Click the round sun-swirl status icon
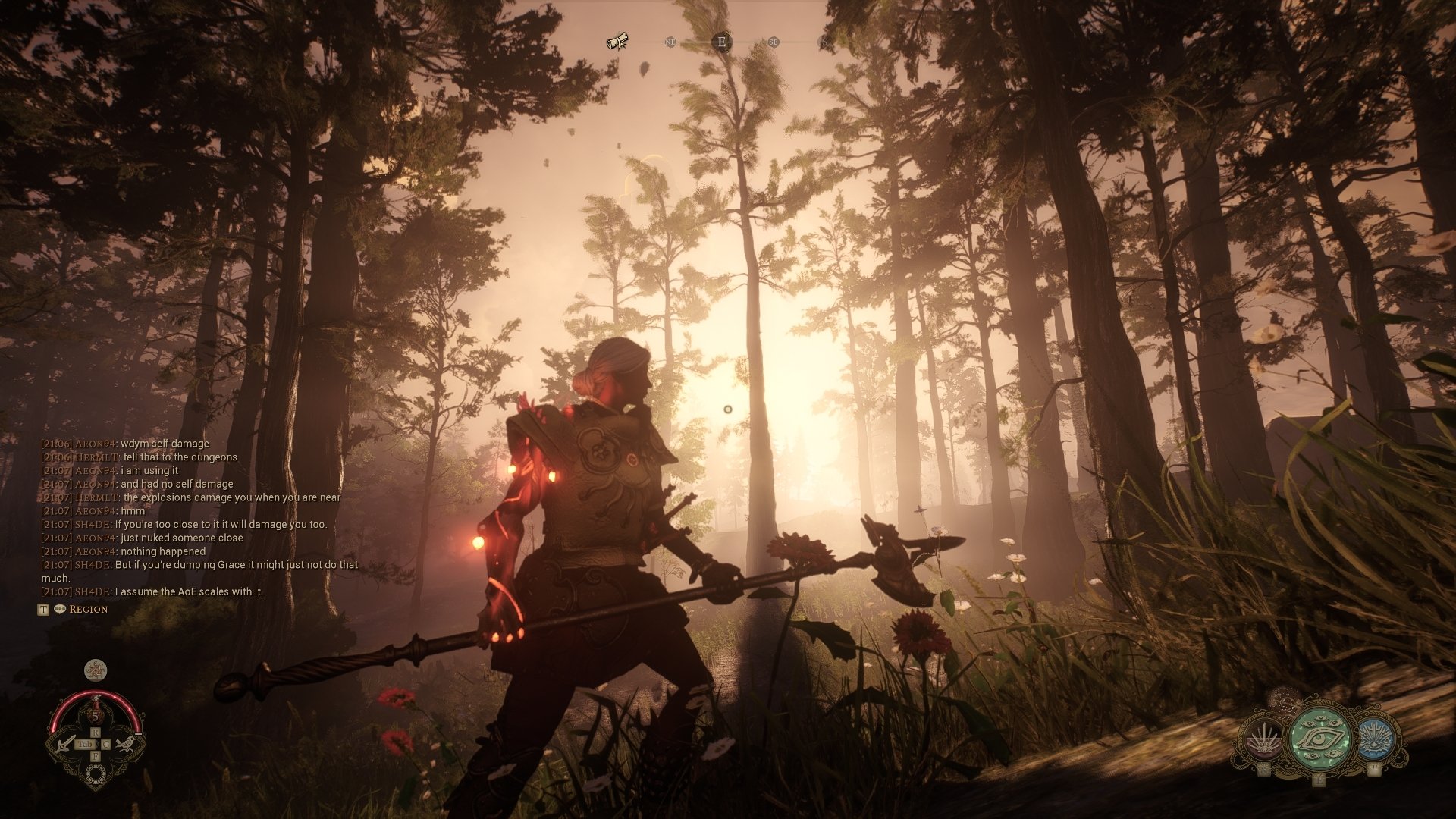1456x819 pixels. point(96,670)
